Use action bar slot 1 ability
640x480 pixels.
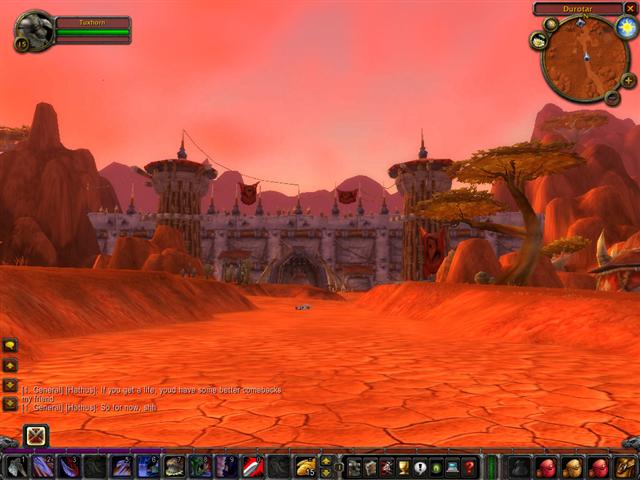[17, 467]
